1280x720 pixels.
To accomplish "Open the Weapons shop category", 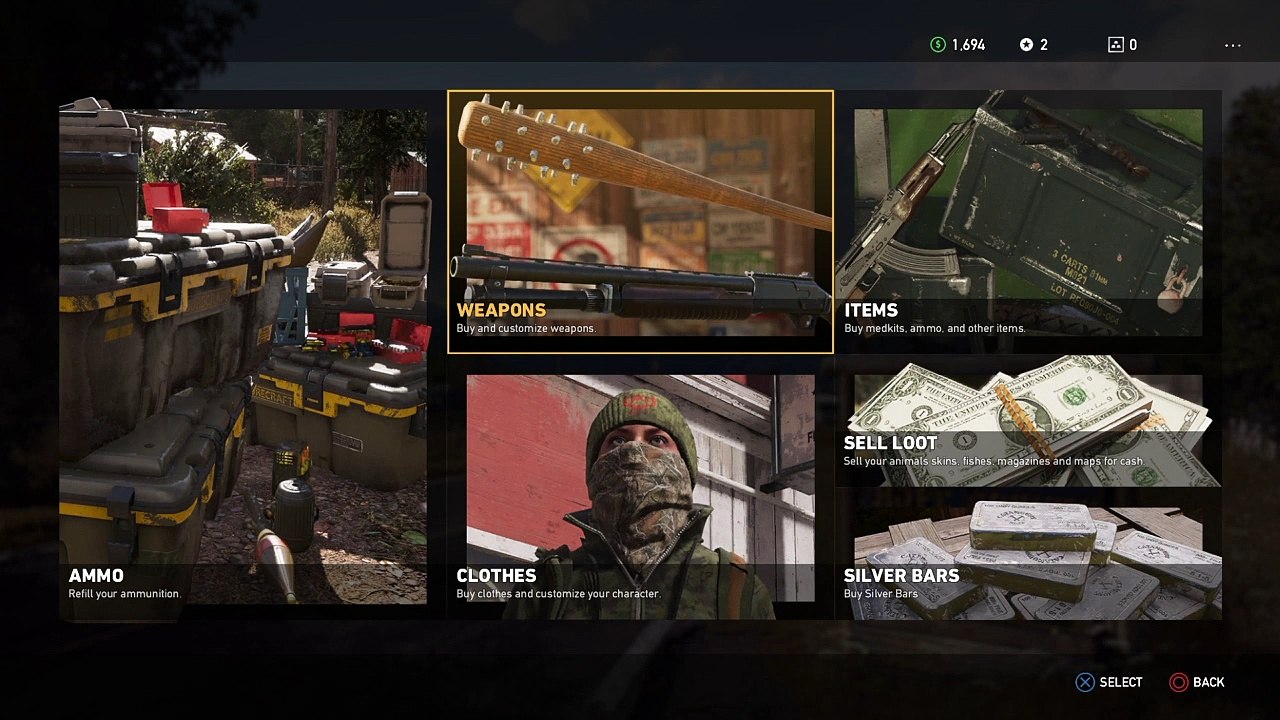I will tap(640, 222).
